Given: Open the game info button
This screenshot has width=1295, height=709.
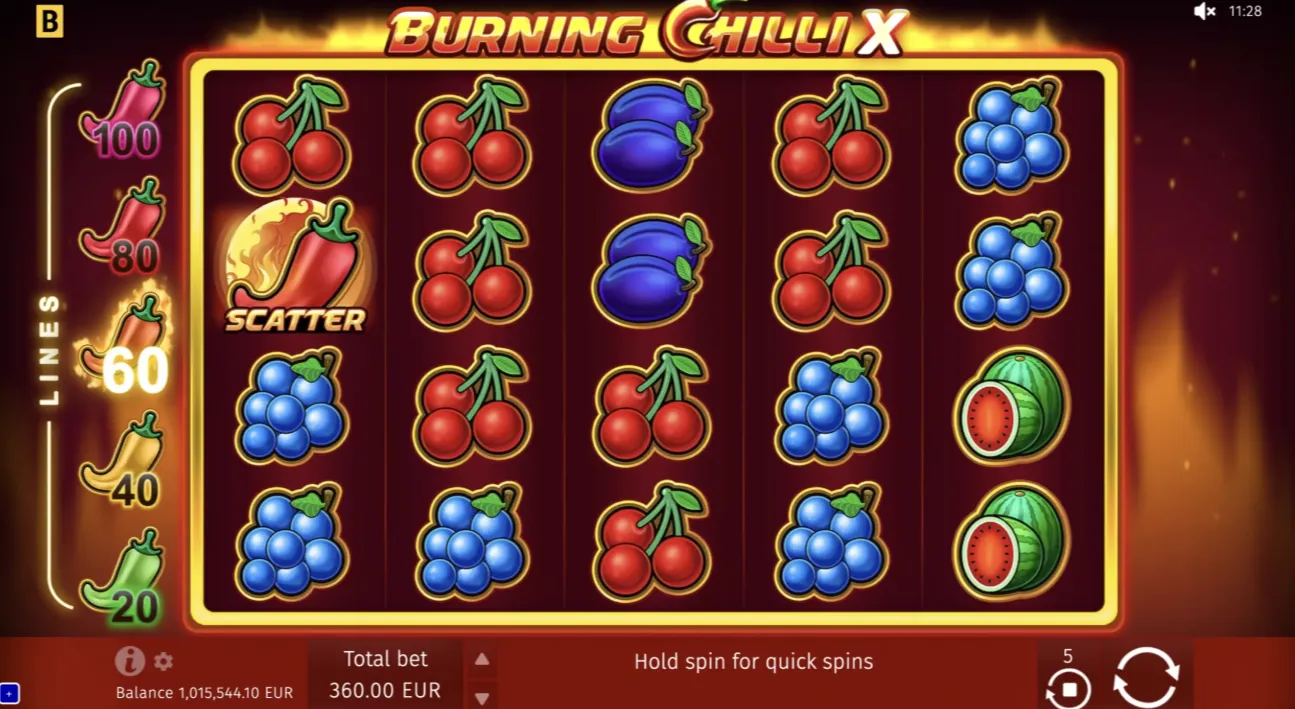Looking at the screenshot, I should coord(130,661).
